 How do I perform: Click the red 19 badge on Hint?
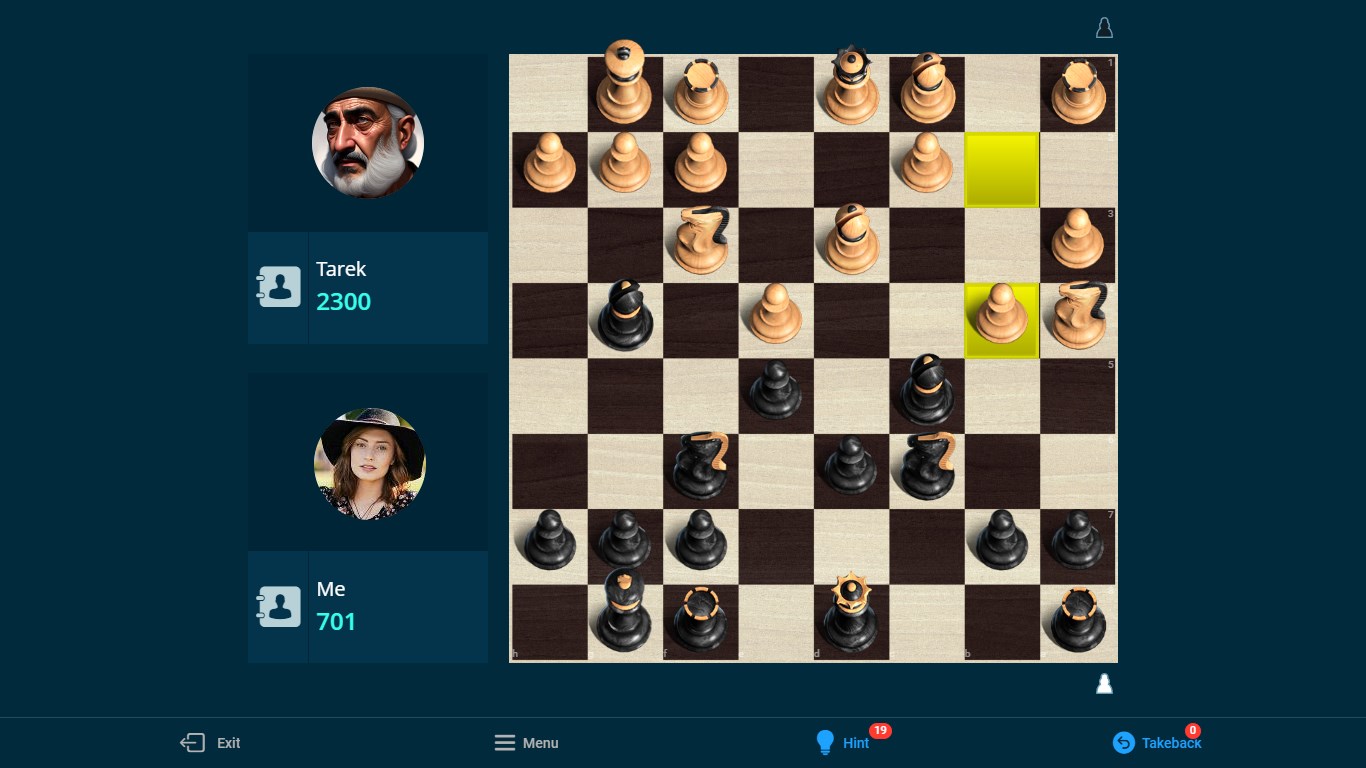pyautogui.click(x=881, y=730)
